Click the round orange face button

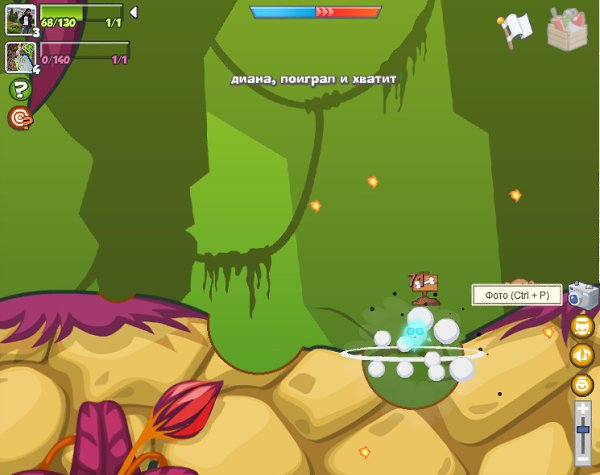click(x=582, y=325)
